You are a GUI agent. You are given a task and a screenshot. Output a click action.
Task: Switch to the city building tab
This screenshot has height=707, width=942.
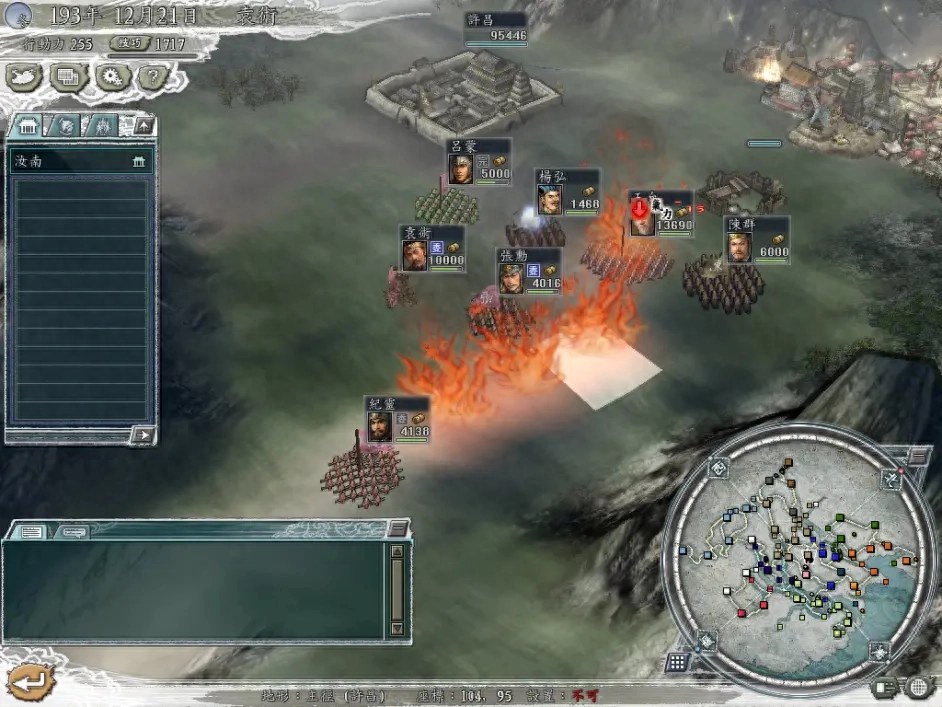click(x=27, y=126)
